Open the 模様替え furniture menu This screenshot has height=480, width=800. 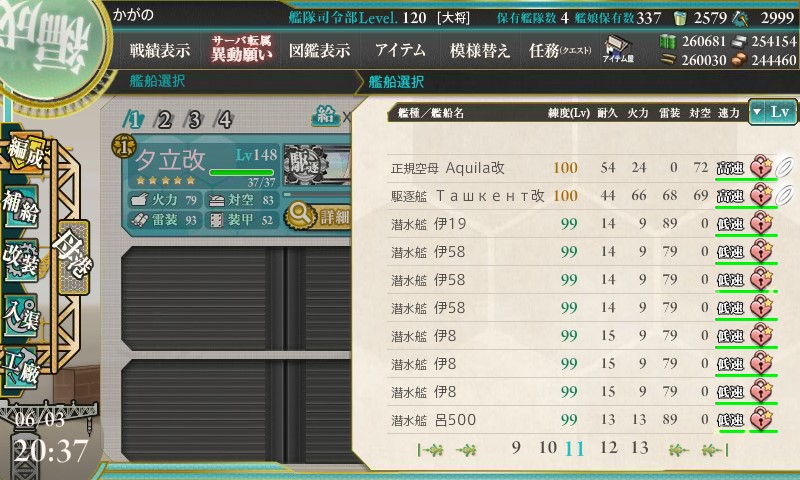click(x=480, y=51)
